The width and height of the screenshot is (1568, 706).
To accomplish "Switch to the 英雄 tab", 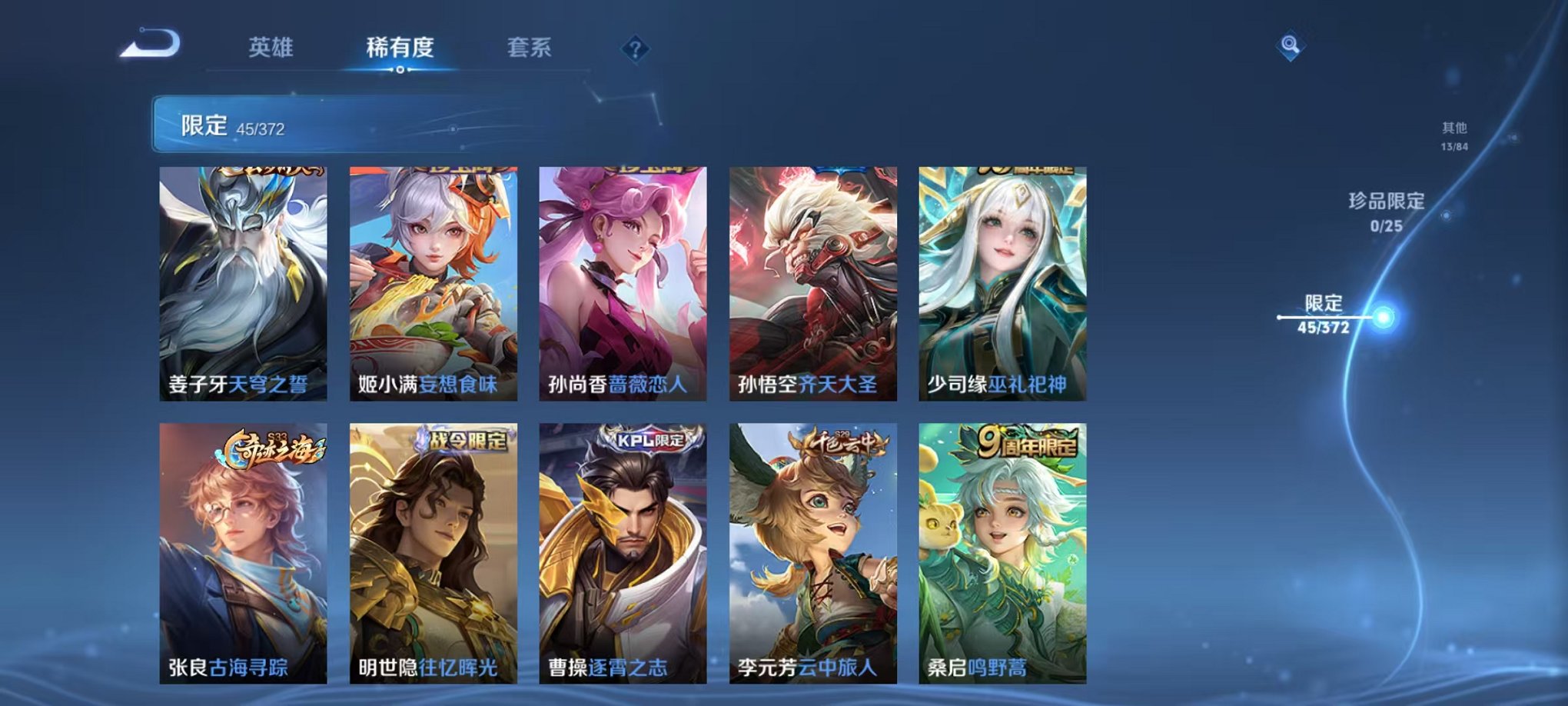I will click(271, 46).
